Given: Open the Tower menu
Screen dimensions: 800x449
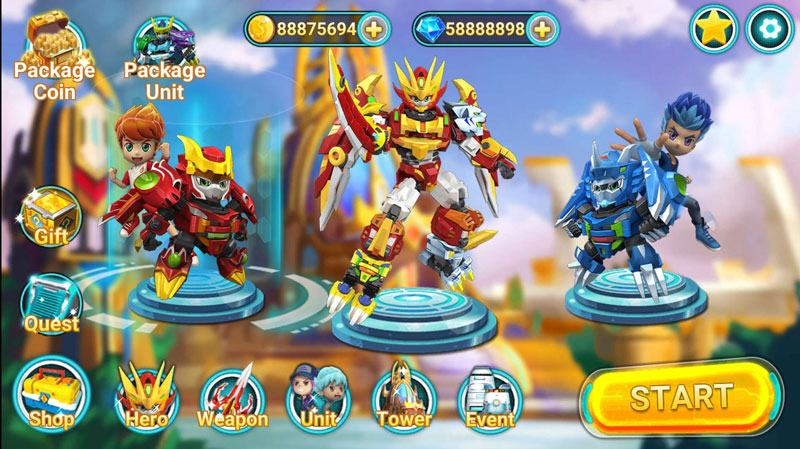Looking at the screenshot, I should click(x=404, y=397).
